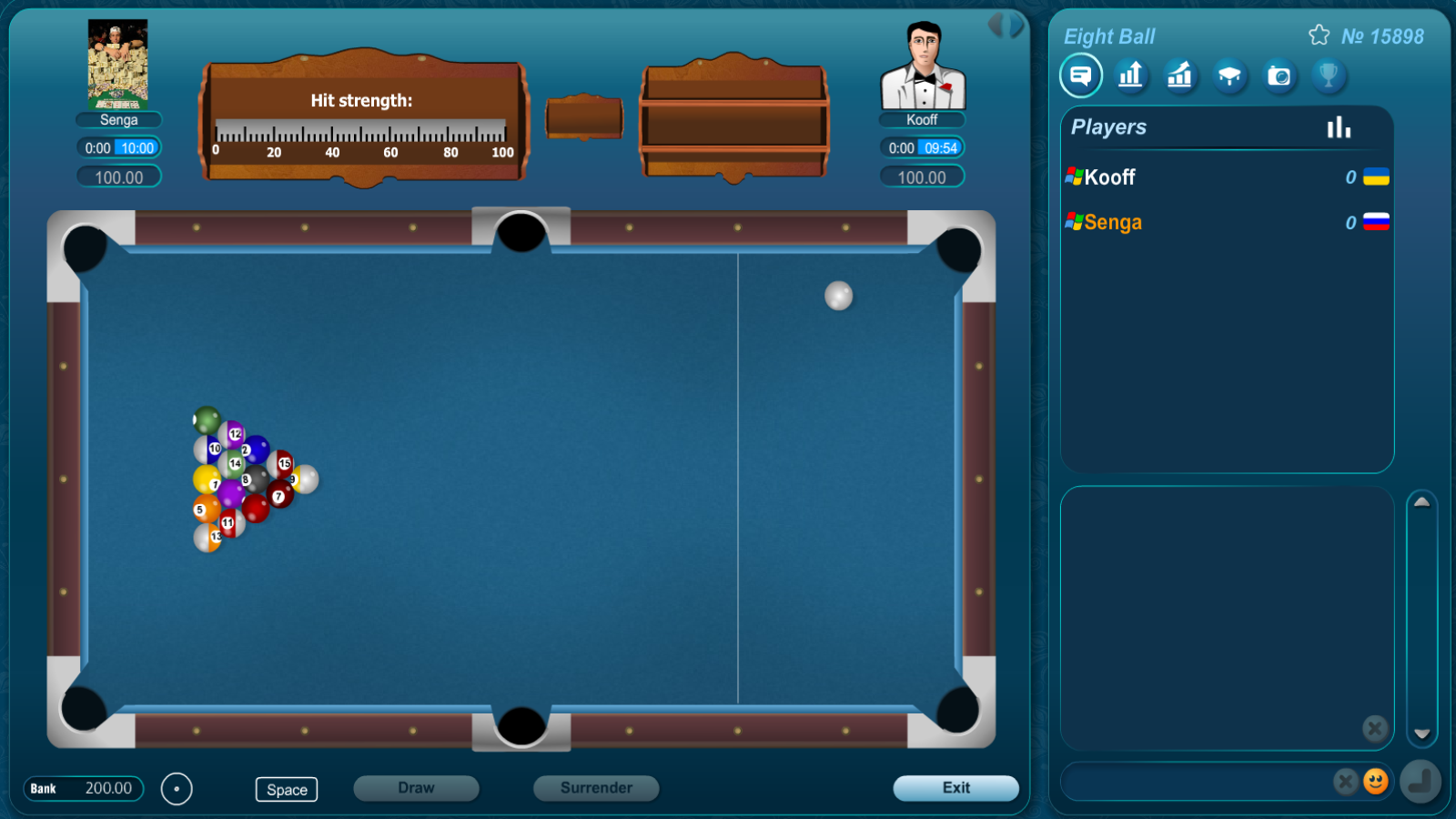Viewport: 1456px width, 819px height.
Task: Click the cue ball aim spot control
Action: (177, 789)
